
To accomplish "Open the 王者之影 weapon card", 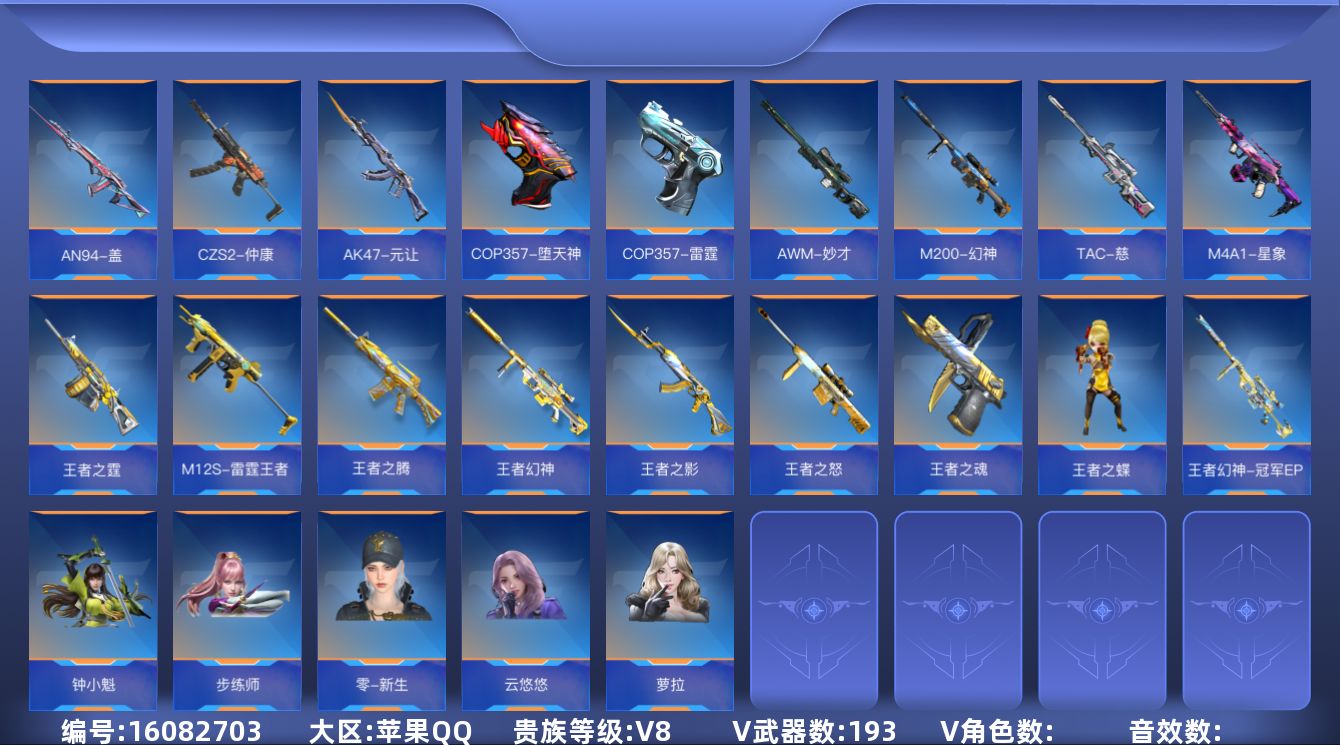I will (x=669, y=395).
